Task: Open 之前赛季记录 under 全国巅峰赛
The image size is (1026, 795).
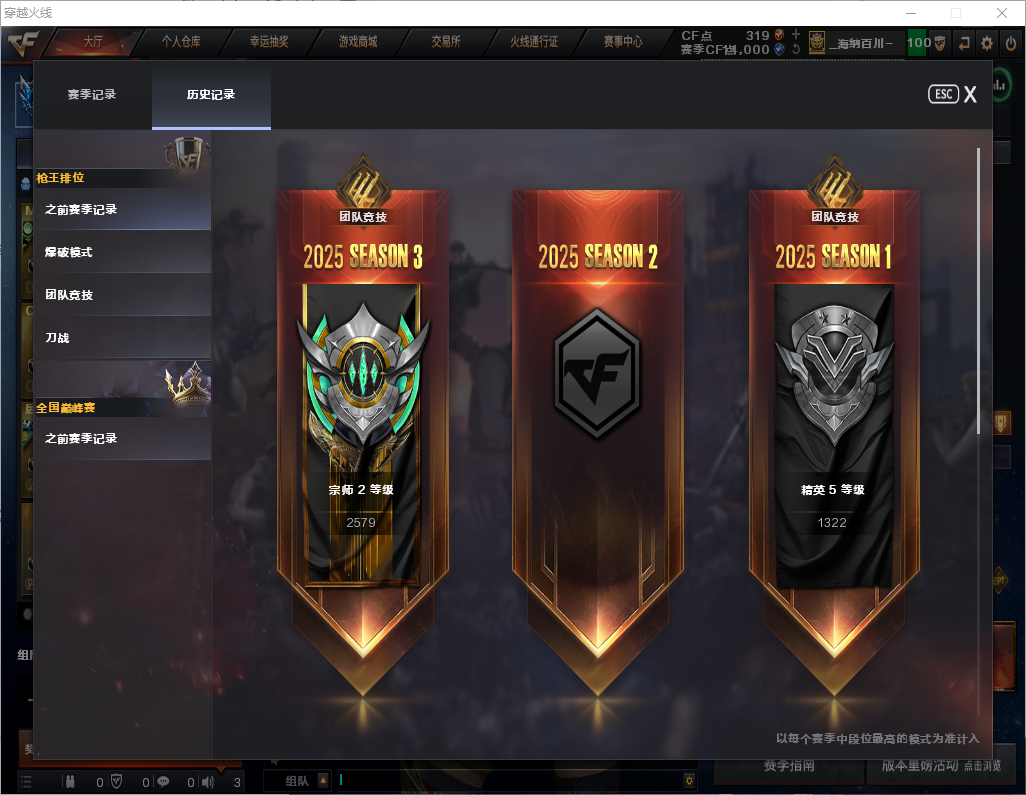Action: [122, 439]
